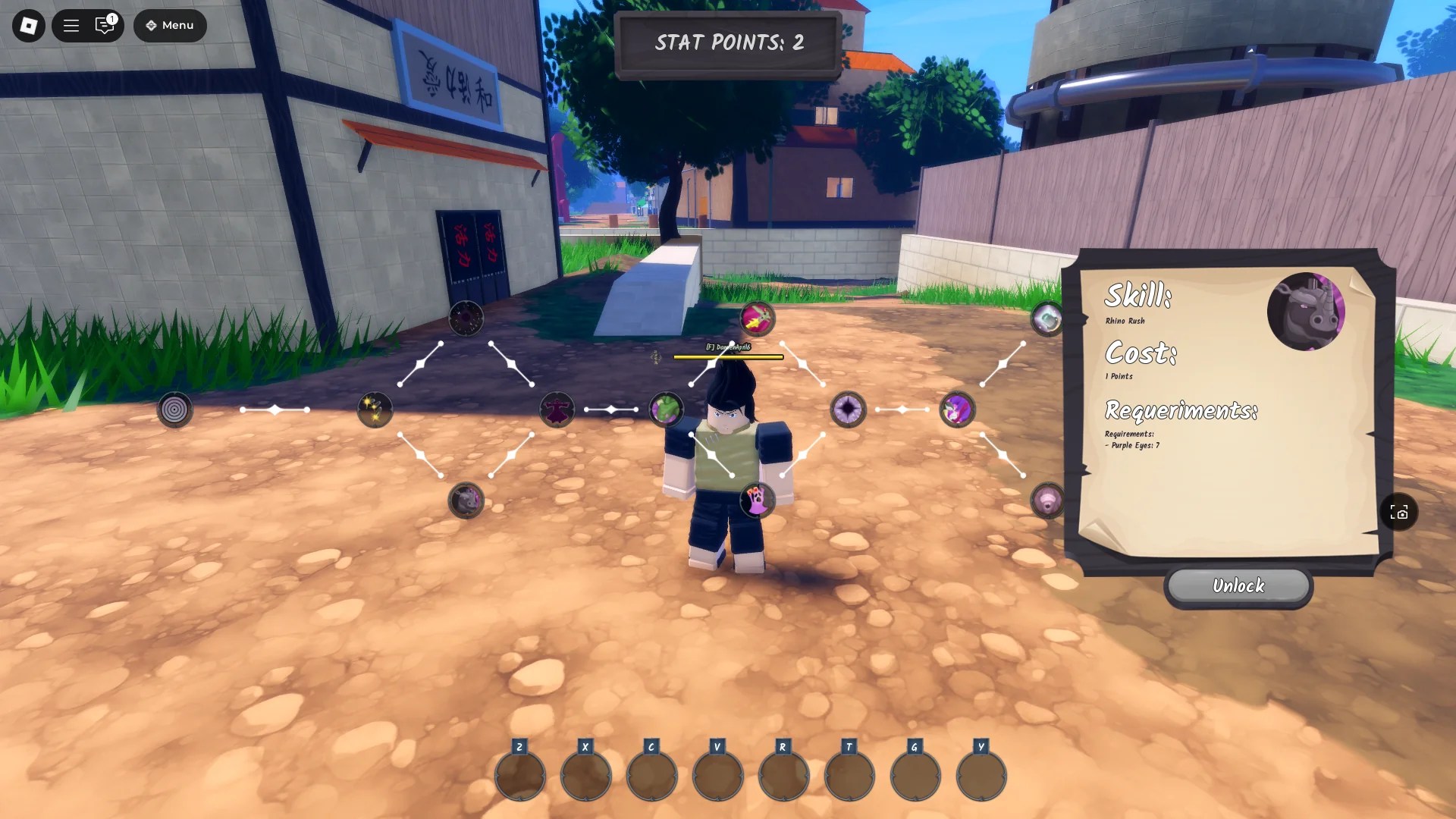Image resolution: width=1456 pixels, height=819 pixels.
Task: Click the spiral eye skill node on far left
Action: 175,409
